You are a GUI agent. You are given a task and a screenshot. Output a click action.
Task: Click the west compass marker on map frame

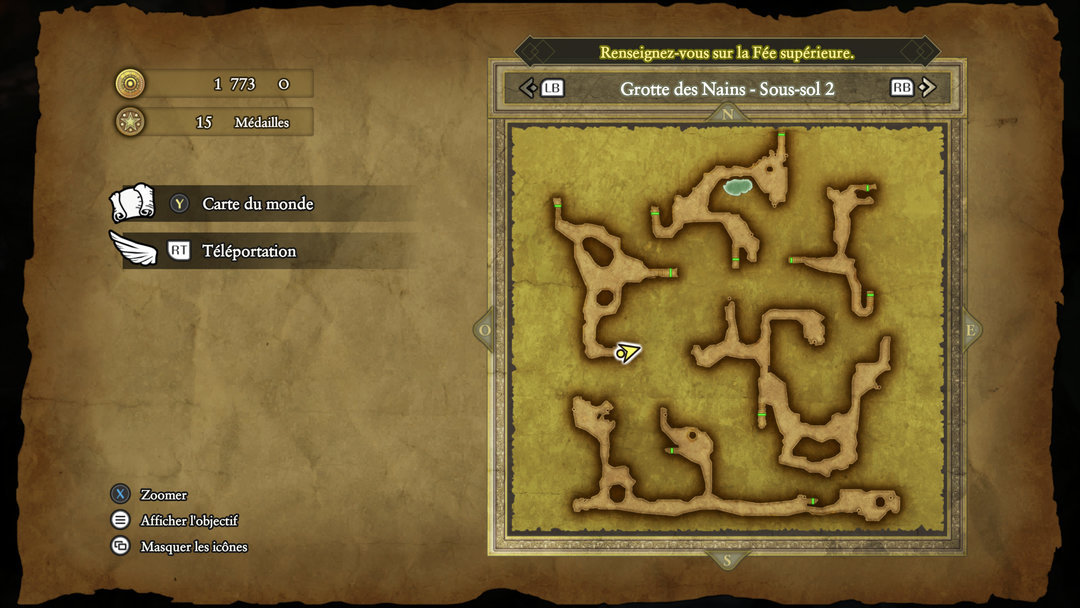coord(486,331)
